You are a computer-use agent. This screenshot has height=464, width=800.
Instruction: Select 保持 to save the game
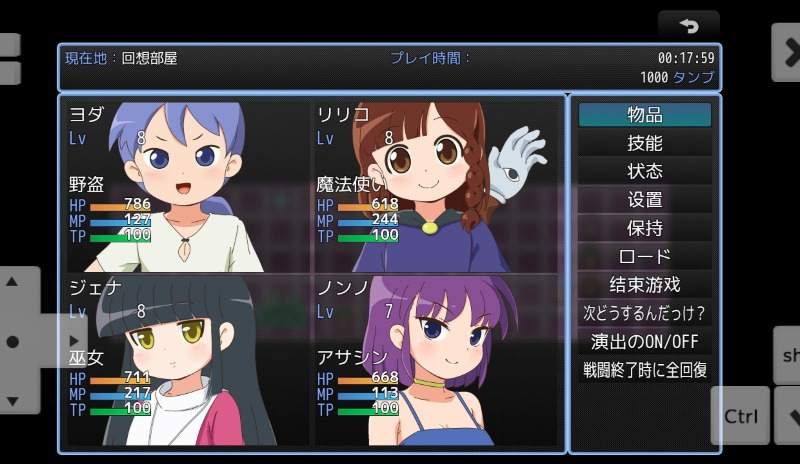(645, 228)
